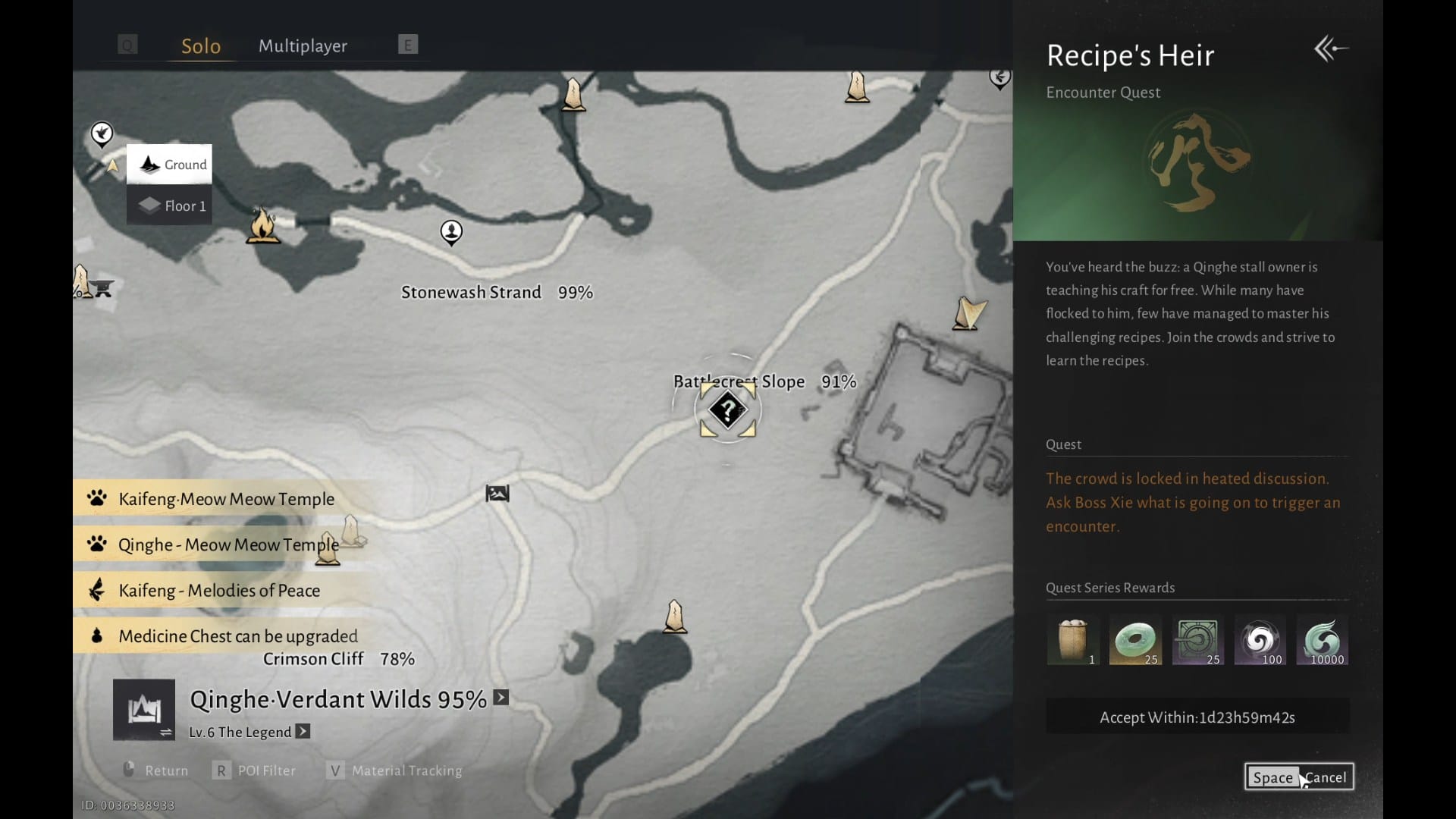Screen dimensions: 1456x819
Task: Click the campfire map marker
Action: point(262,225)
